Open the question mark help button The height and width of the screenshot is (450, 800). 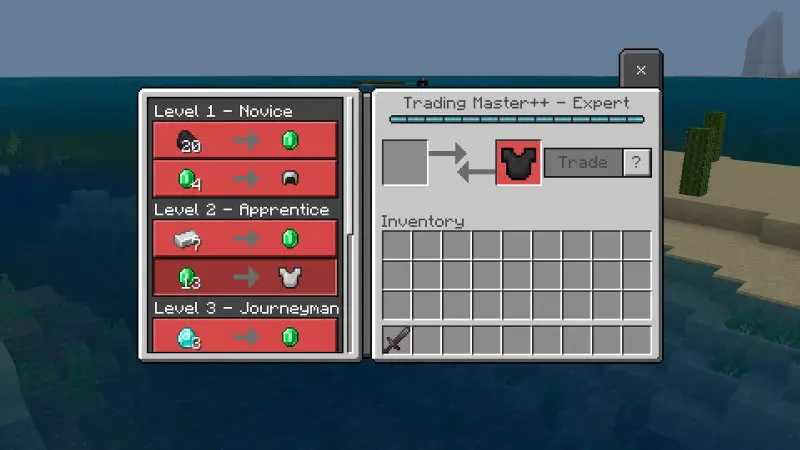click(637, 162)
